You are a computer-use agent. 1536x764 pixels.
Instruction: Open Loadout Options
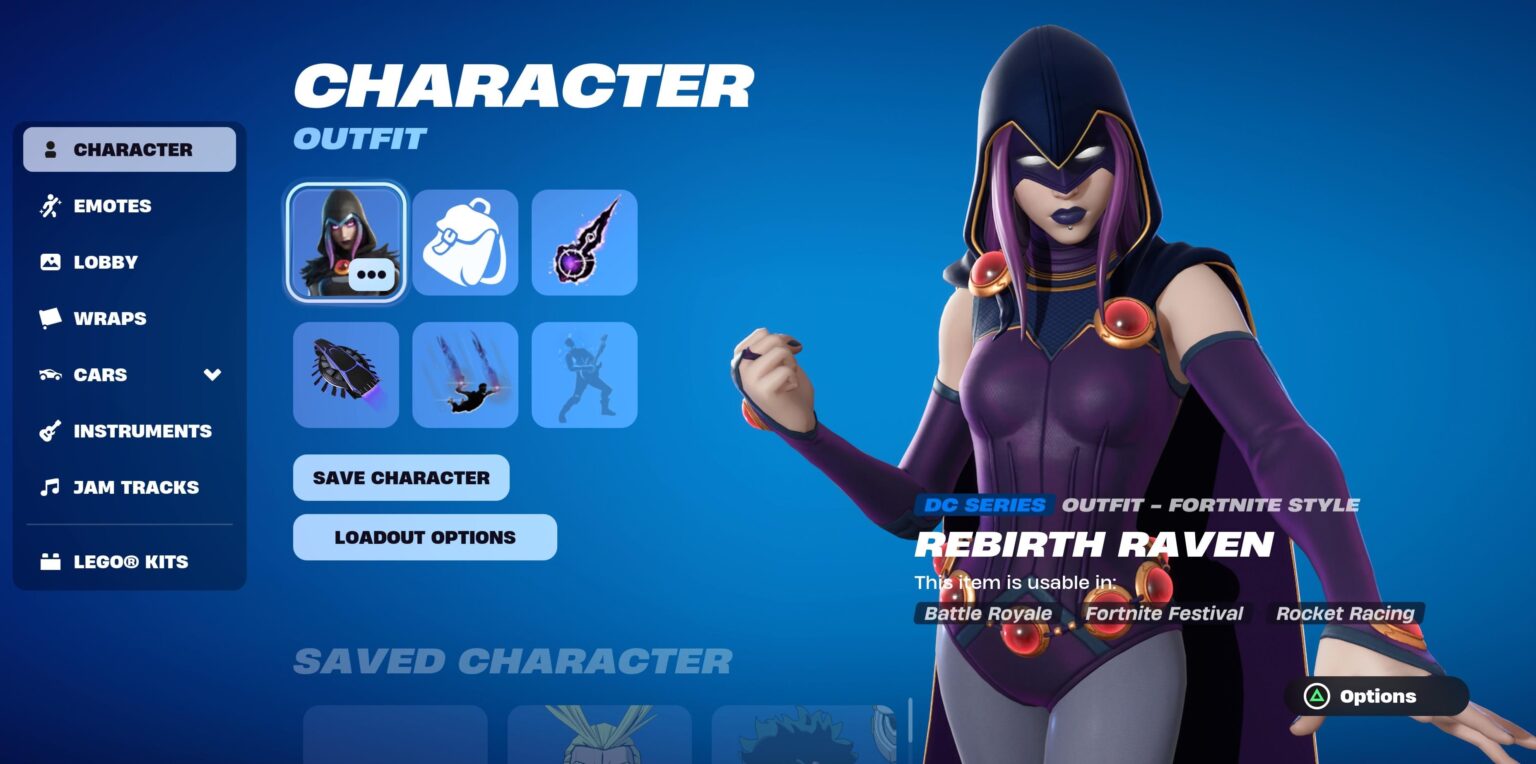point(424,536)
